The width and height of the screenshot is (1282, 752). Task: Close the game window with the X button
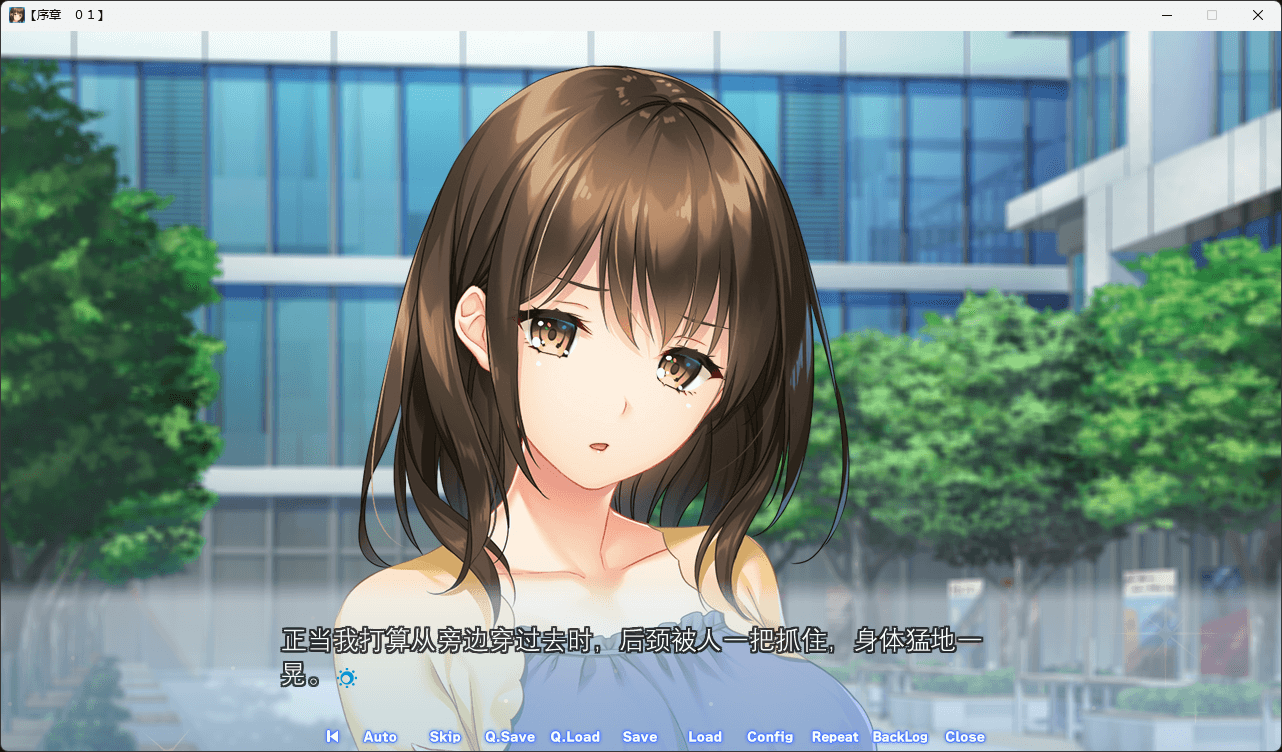[1257, 15]
